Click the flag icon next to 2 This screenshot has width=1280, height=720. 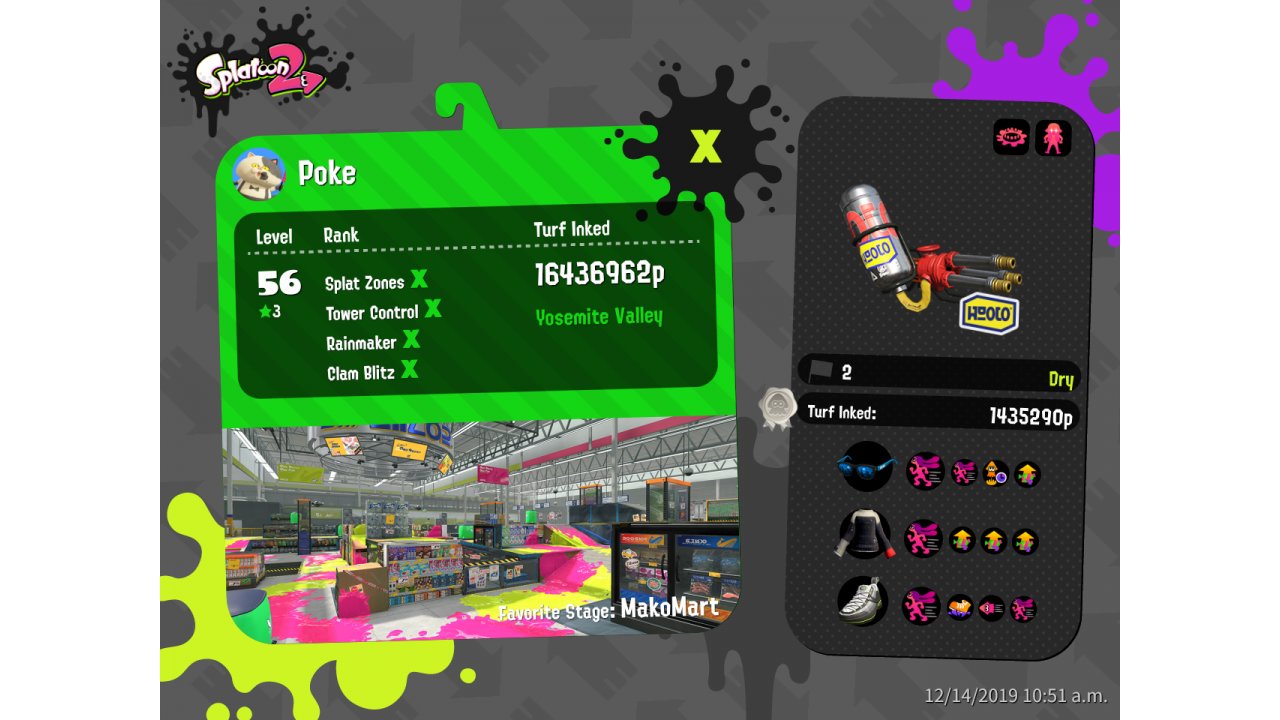point(822,371)
